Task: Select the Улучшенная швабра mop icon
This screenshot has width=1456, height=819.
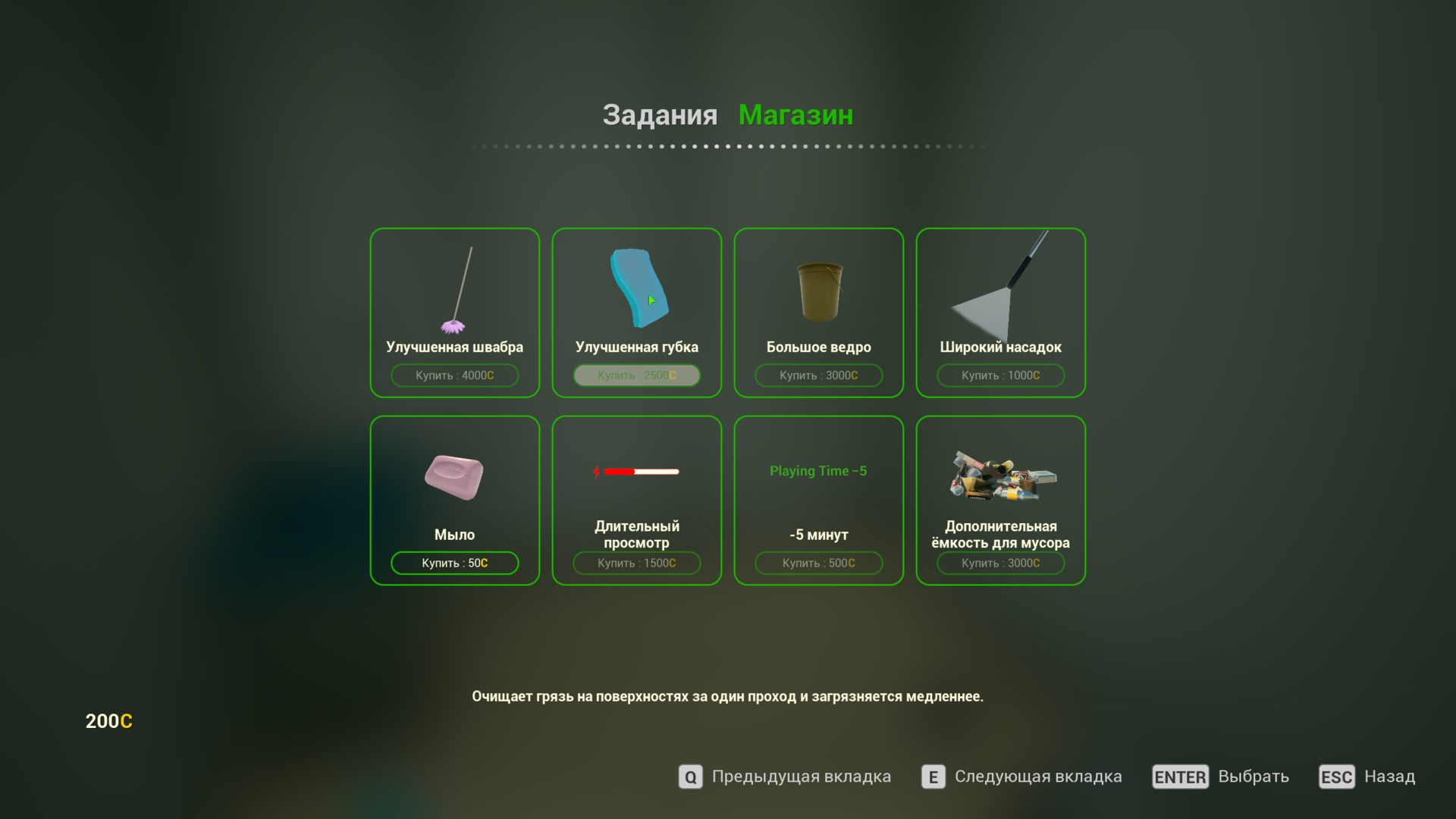Action: coord(453,288)
